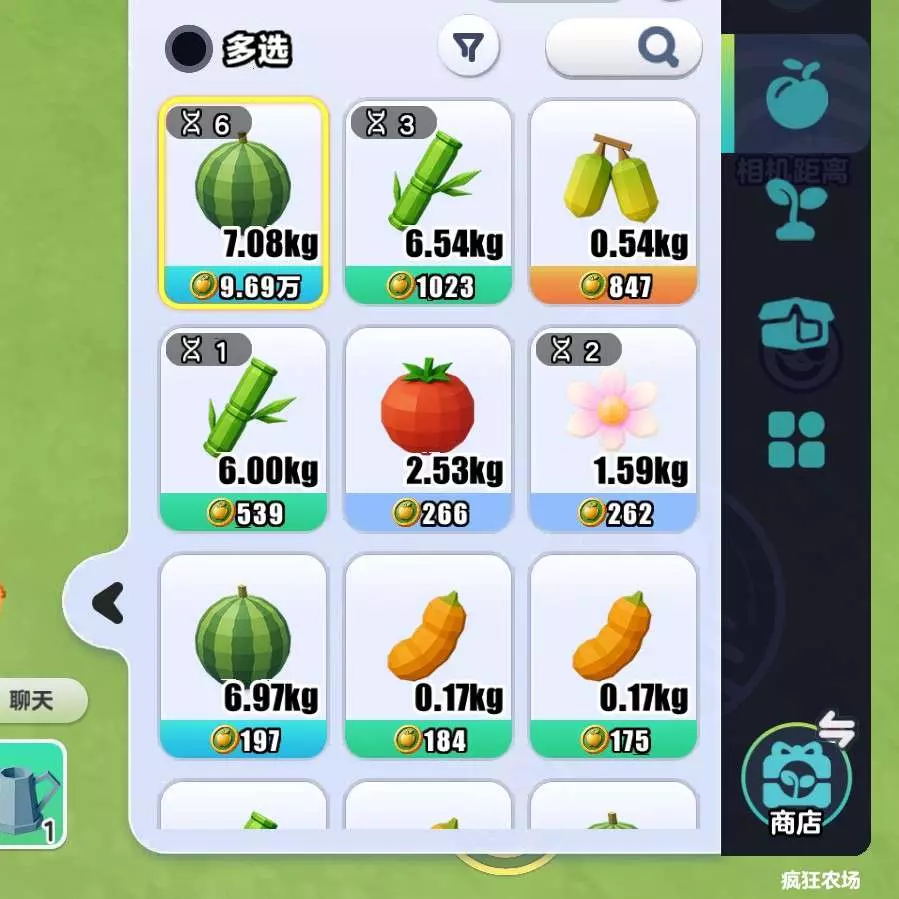
Task: Open the four-squares grid tab
Action: (796, 440)
